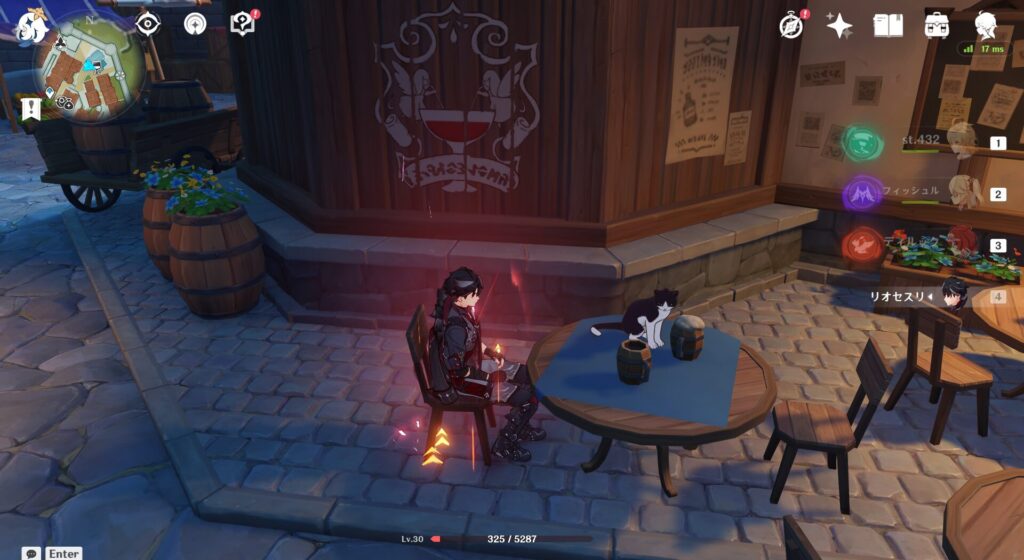Open the four-point star Wish icon

click(839, 26)
